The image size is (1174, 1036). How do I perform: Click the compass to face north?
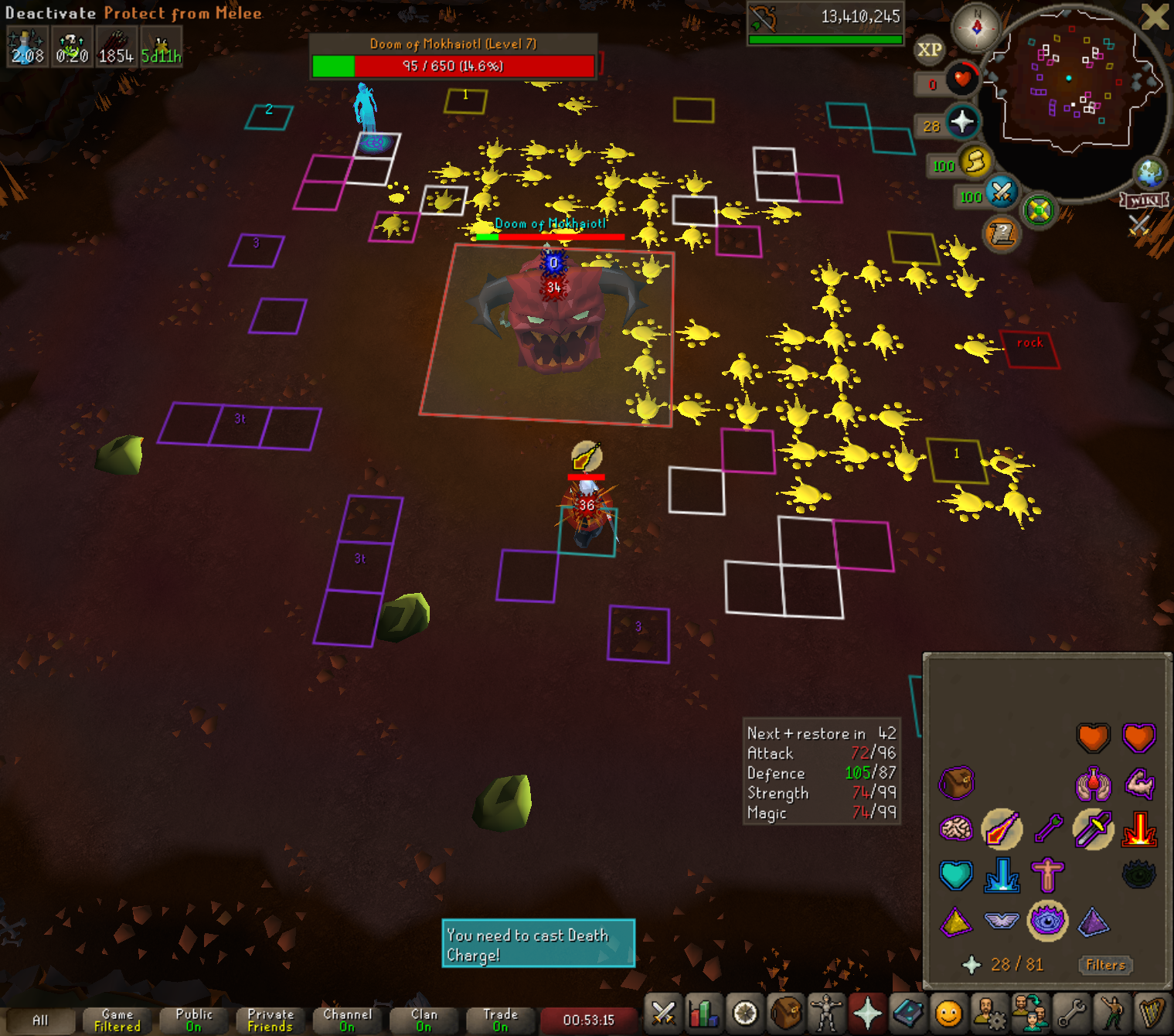tap(977, 28)
